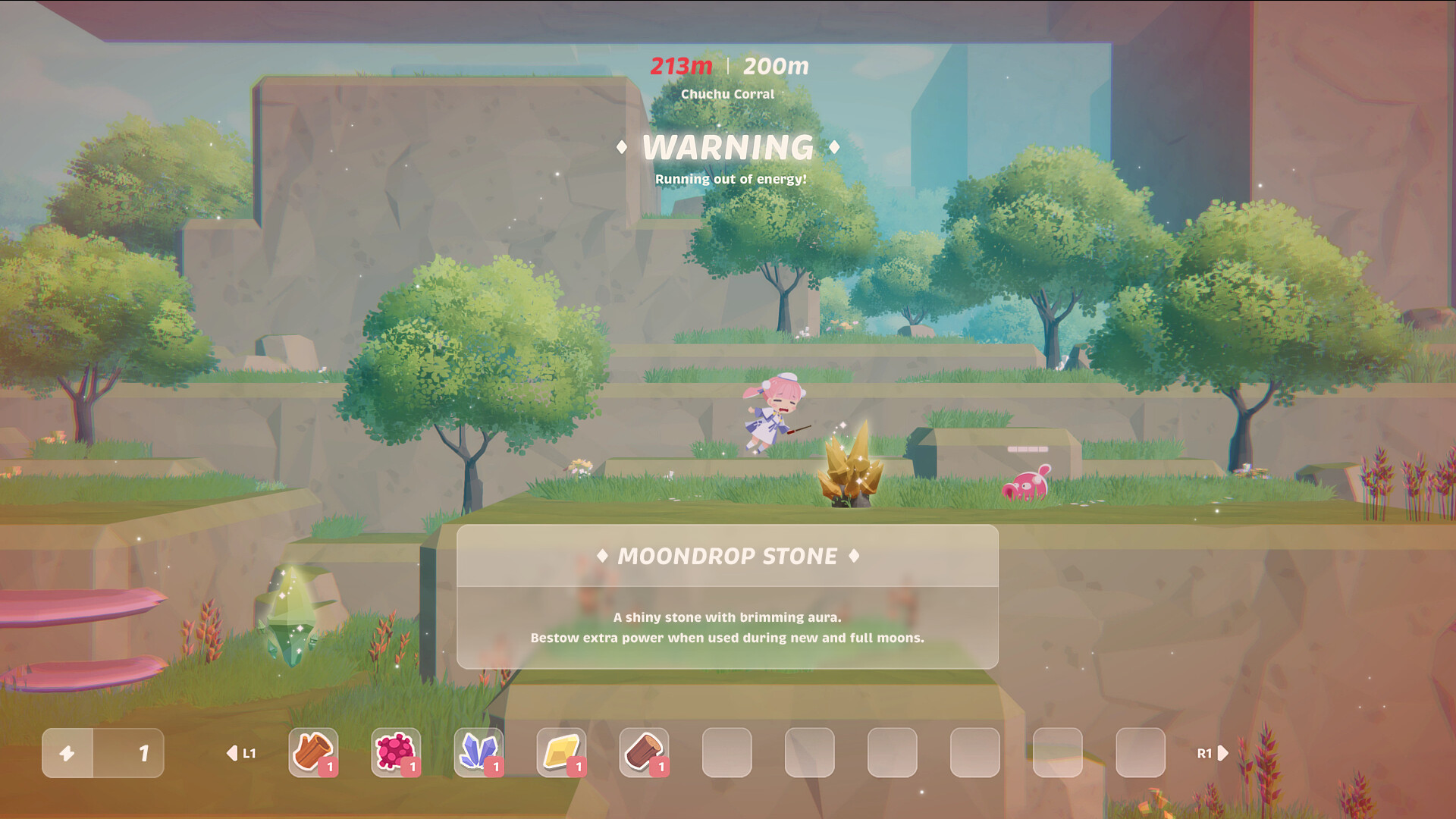Click the lightning energy counter icon
The width and height of the screenshot is (1456, 819).
tap(67, 753)
